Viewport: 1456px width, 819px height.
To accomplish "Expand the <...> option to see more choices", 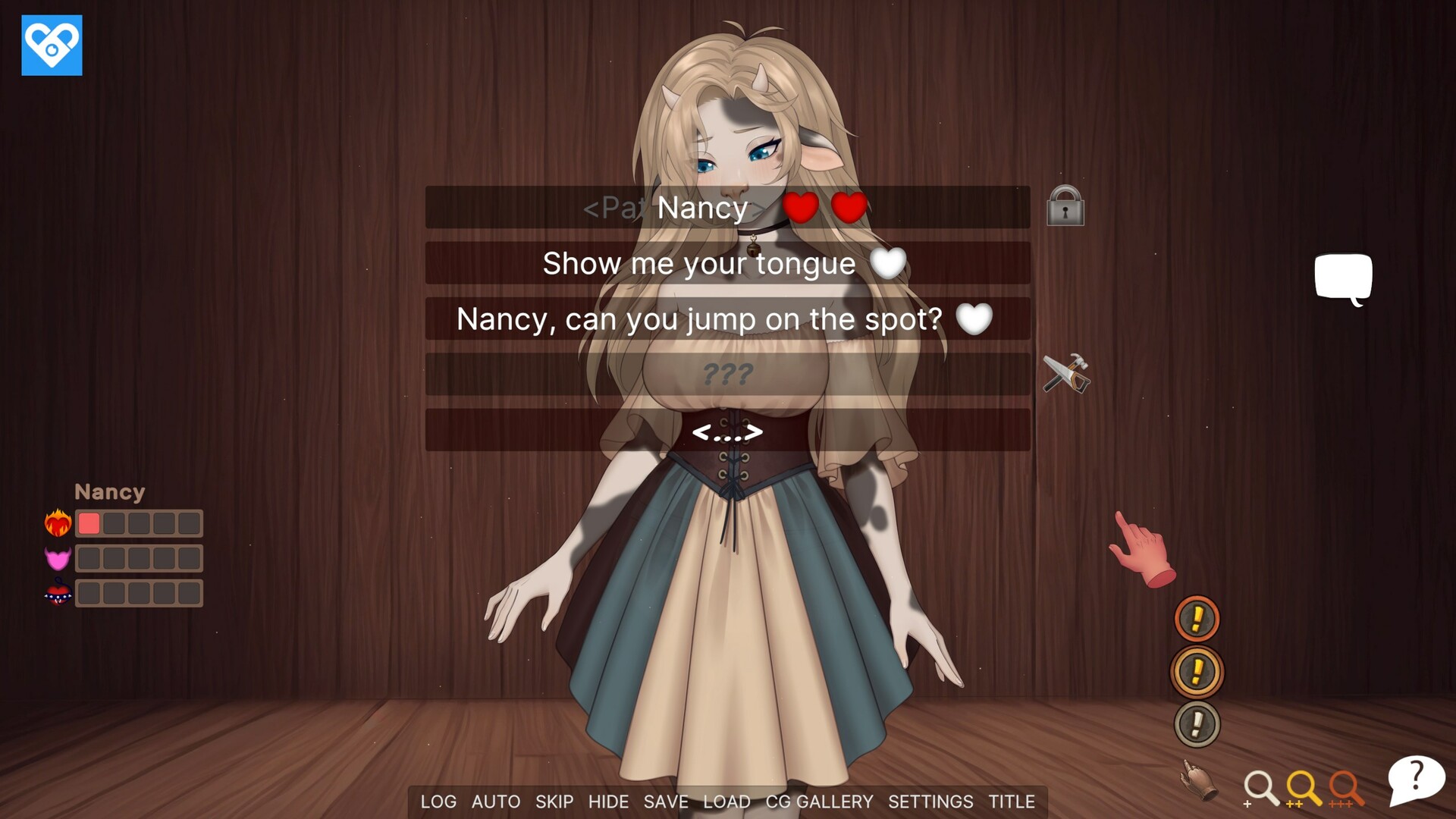I will [728, 432].
